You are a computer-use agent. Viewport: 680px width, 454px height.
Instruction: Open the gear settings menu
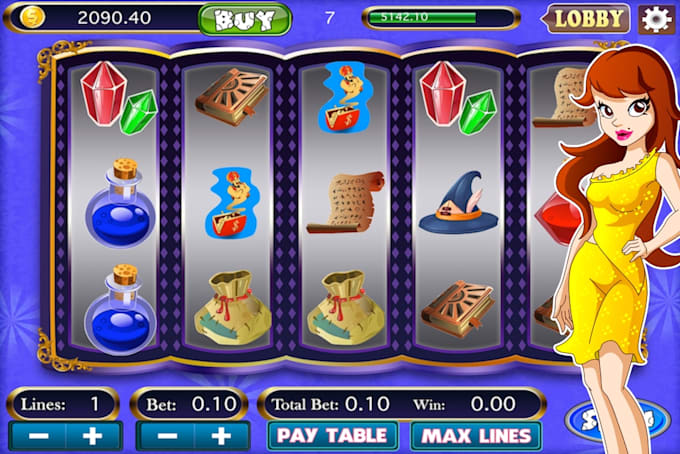[x=655, y=18]
